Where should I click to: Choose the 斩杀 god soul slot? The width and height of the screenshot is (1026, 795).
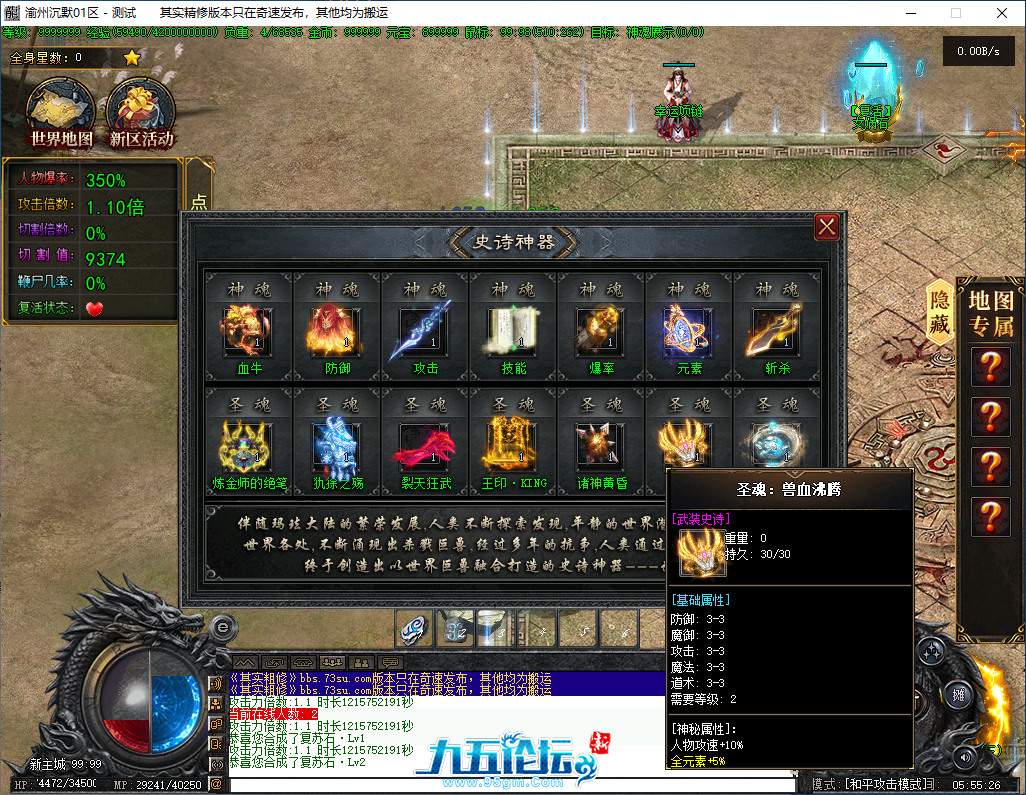coord(776,333)
